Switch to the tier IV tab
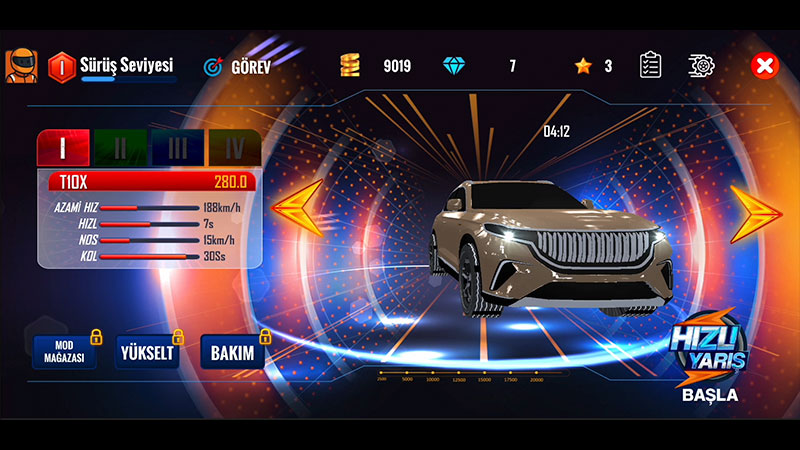The width and height of the screenshot is (800, 450). tap(234, 148)
